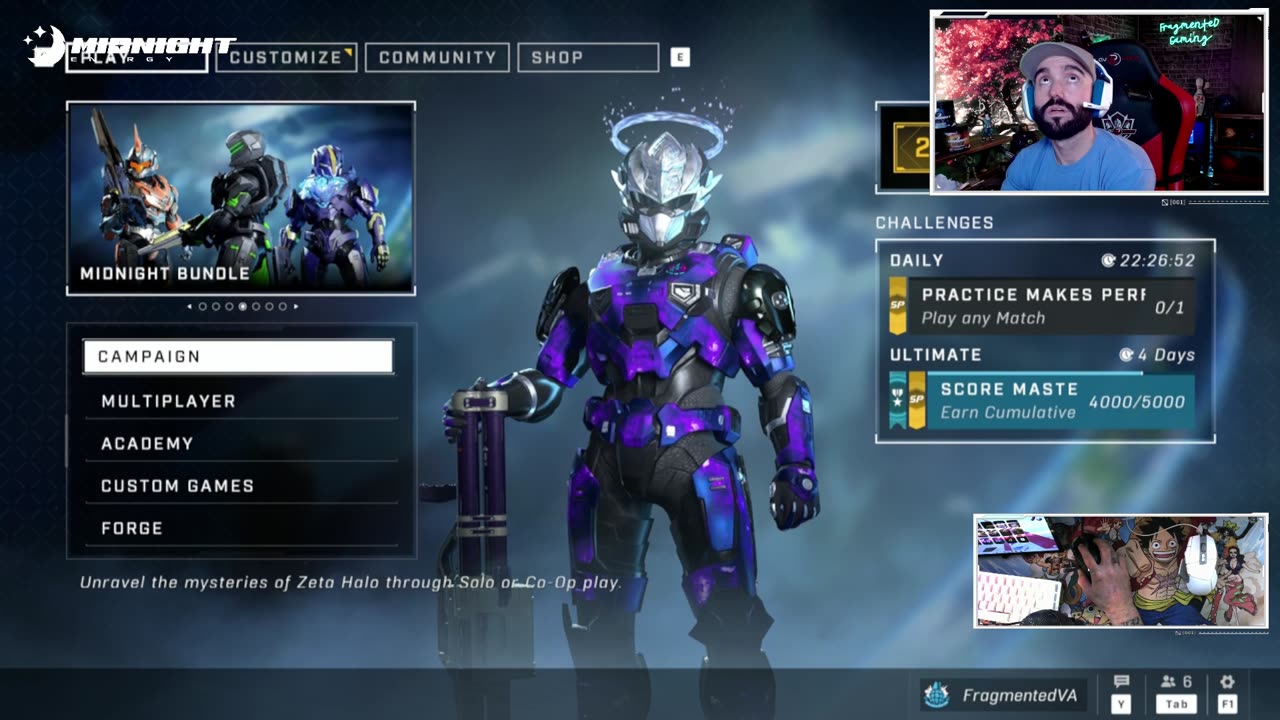
Task: Open the FragmentedVA player profile
Action: (1004, 695)
